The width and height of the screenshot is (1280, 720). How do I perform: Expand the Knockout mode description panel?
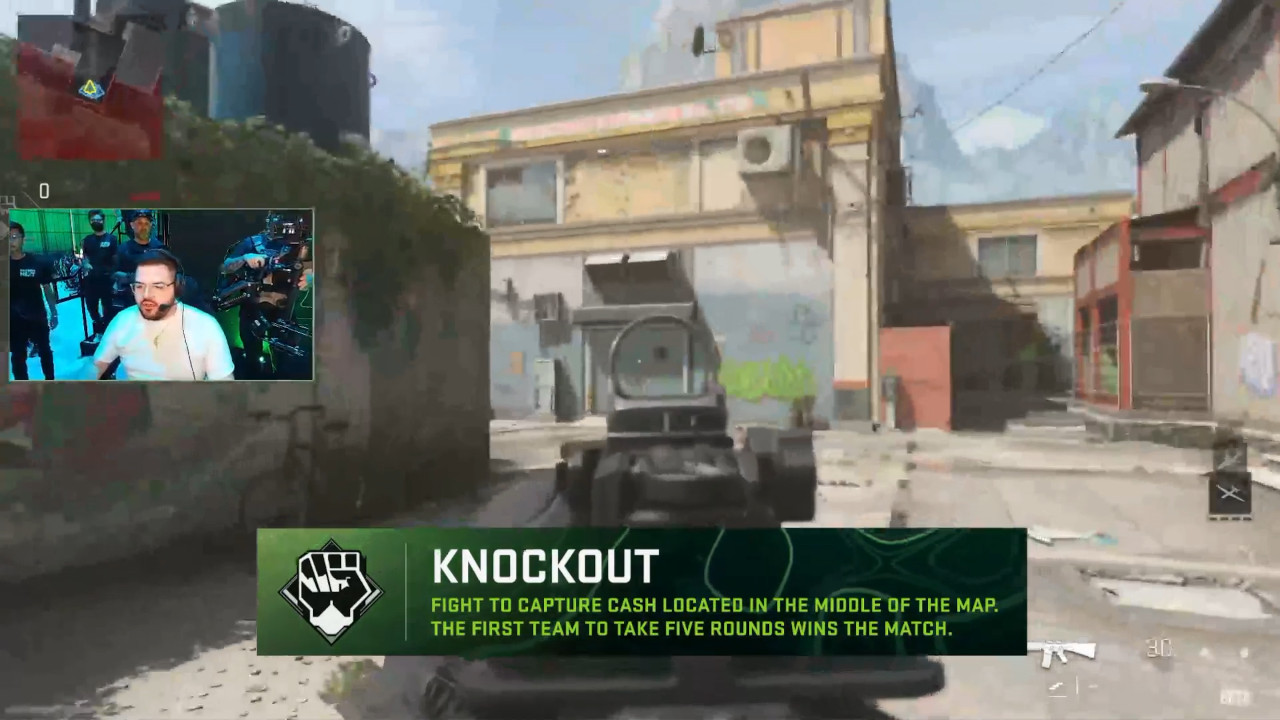click(713, 617)
